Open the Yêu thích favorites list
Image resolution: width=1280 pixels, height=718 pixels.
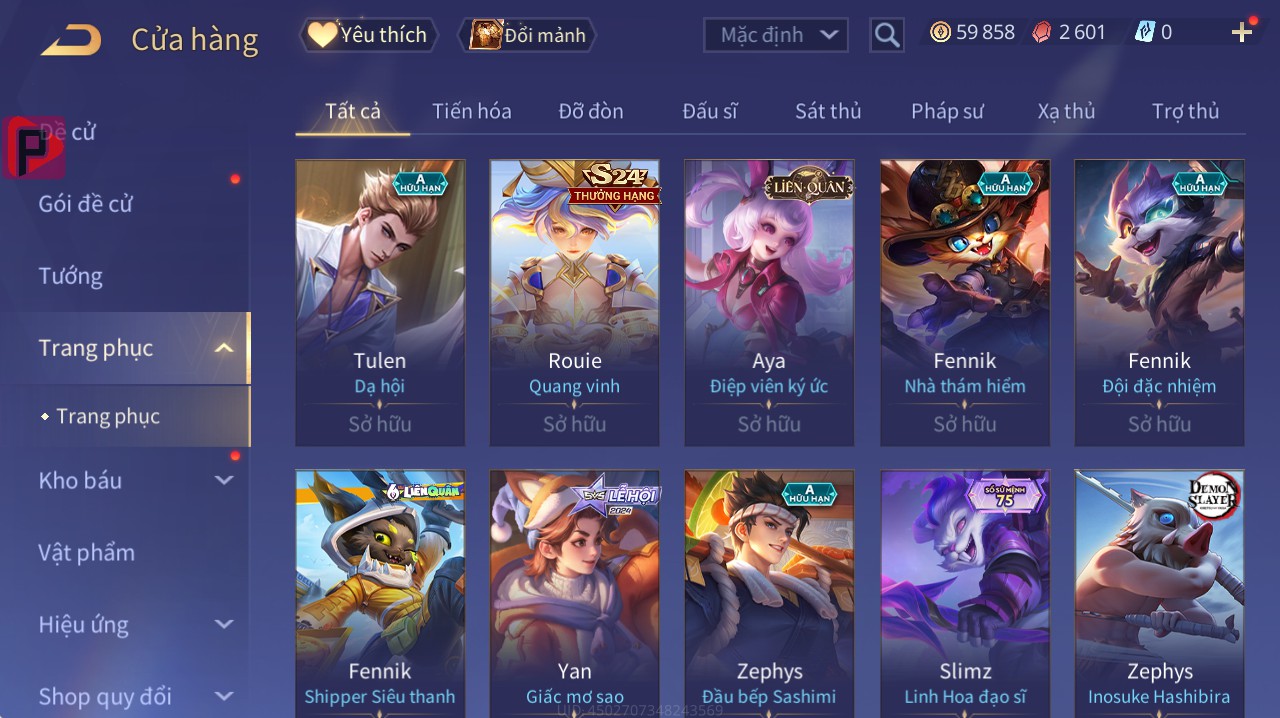368,35
